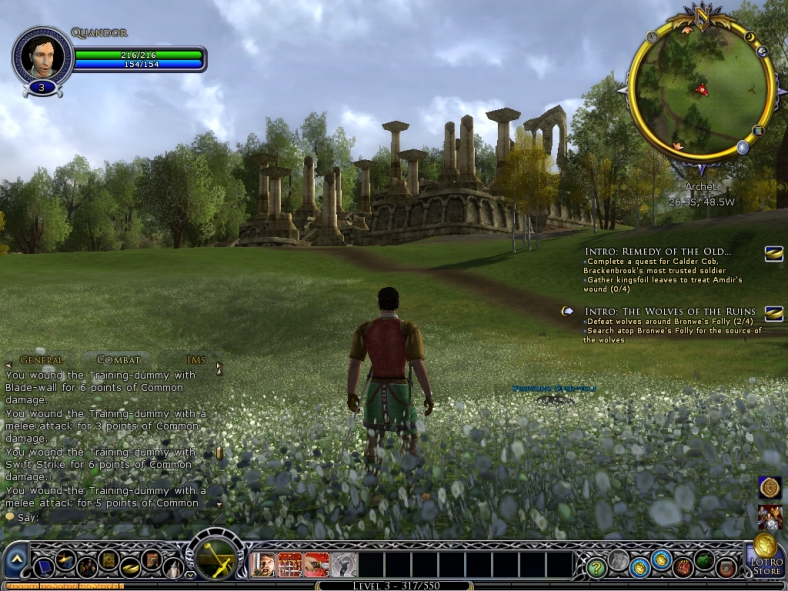Open the green question mark help icon
Screen dimensions: 788x591
pyautogui.click(x=596, y=567)
